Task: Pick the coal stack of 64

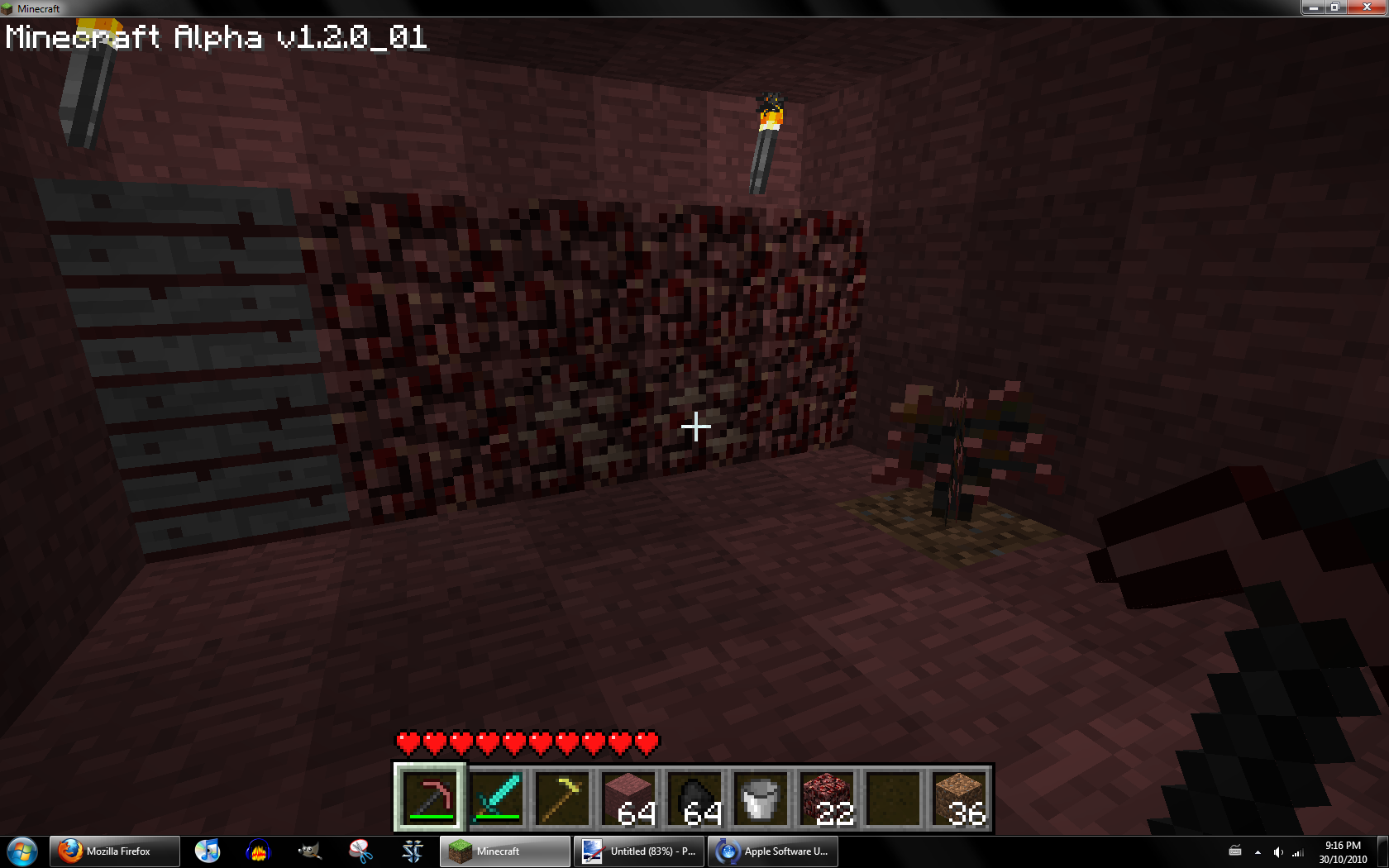Action: pyautogui.click(x=694, y=798)
